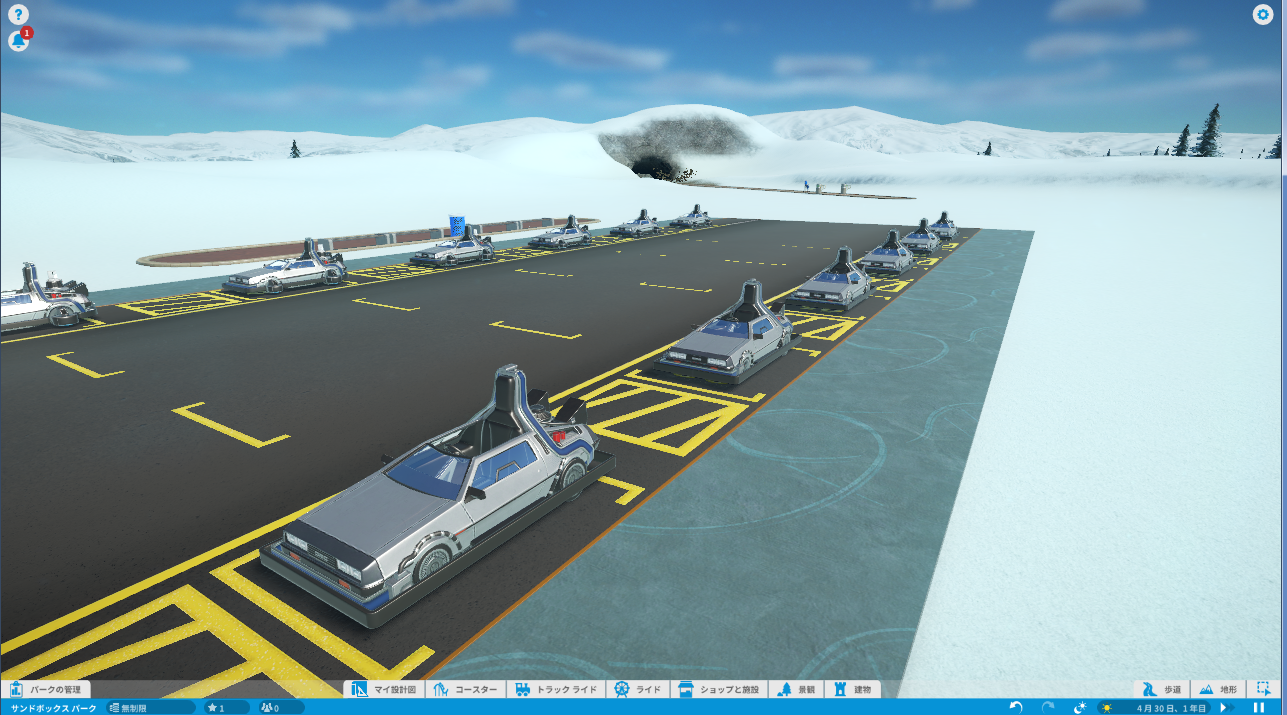
Task: Open the 地形 terrain tool
Action: pyautogui.click(x=1219, y=689)
